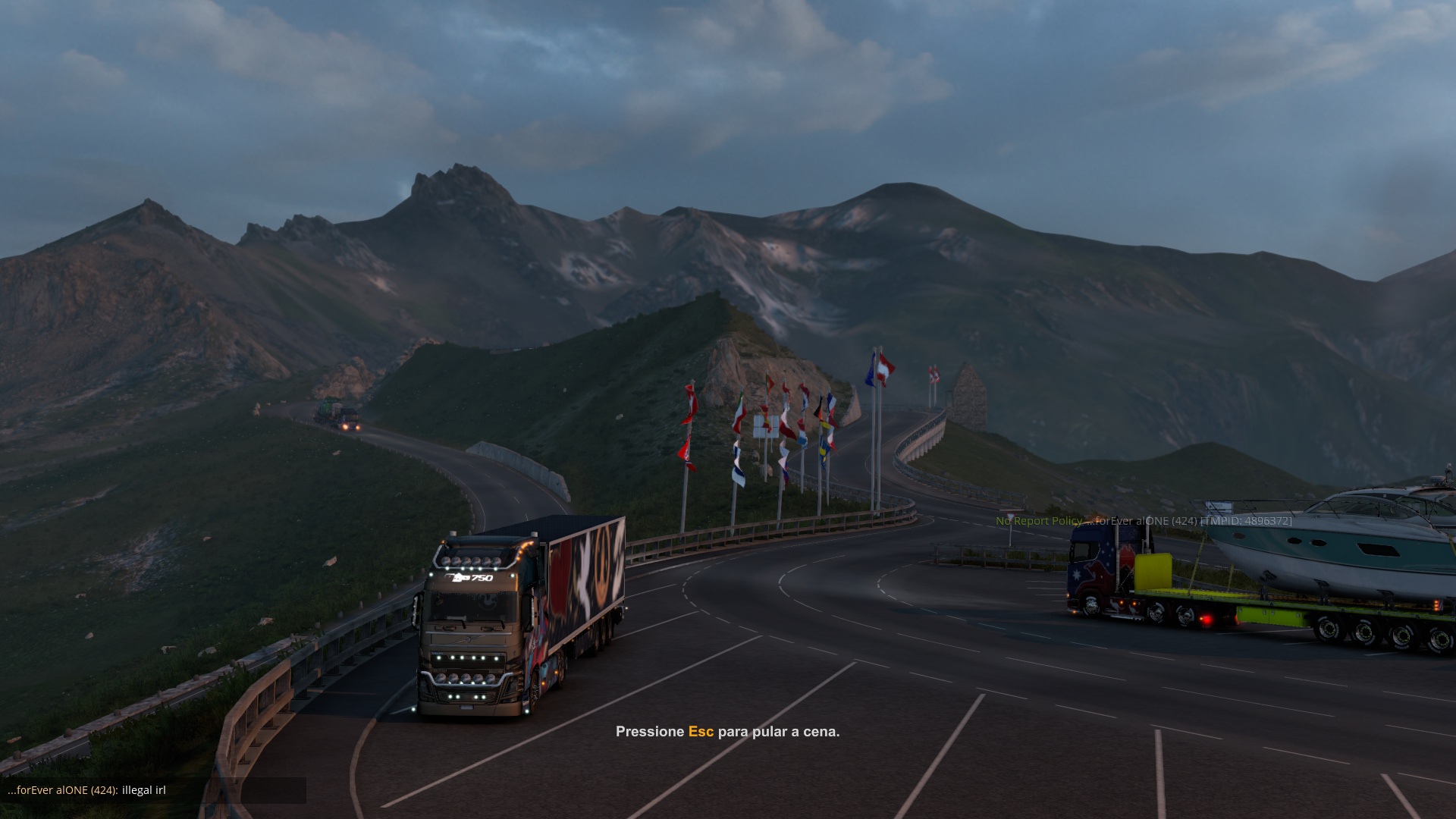Click the forEver alONE chat message

tap(86, 790)
